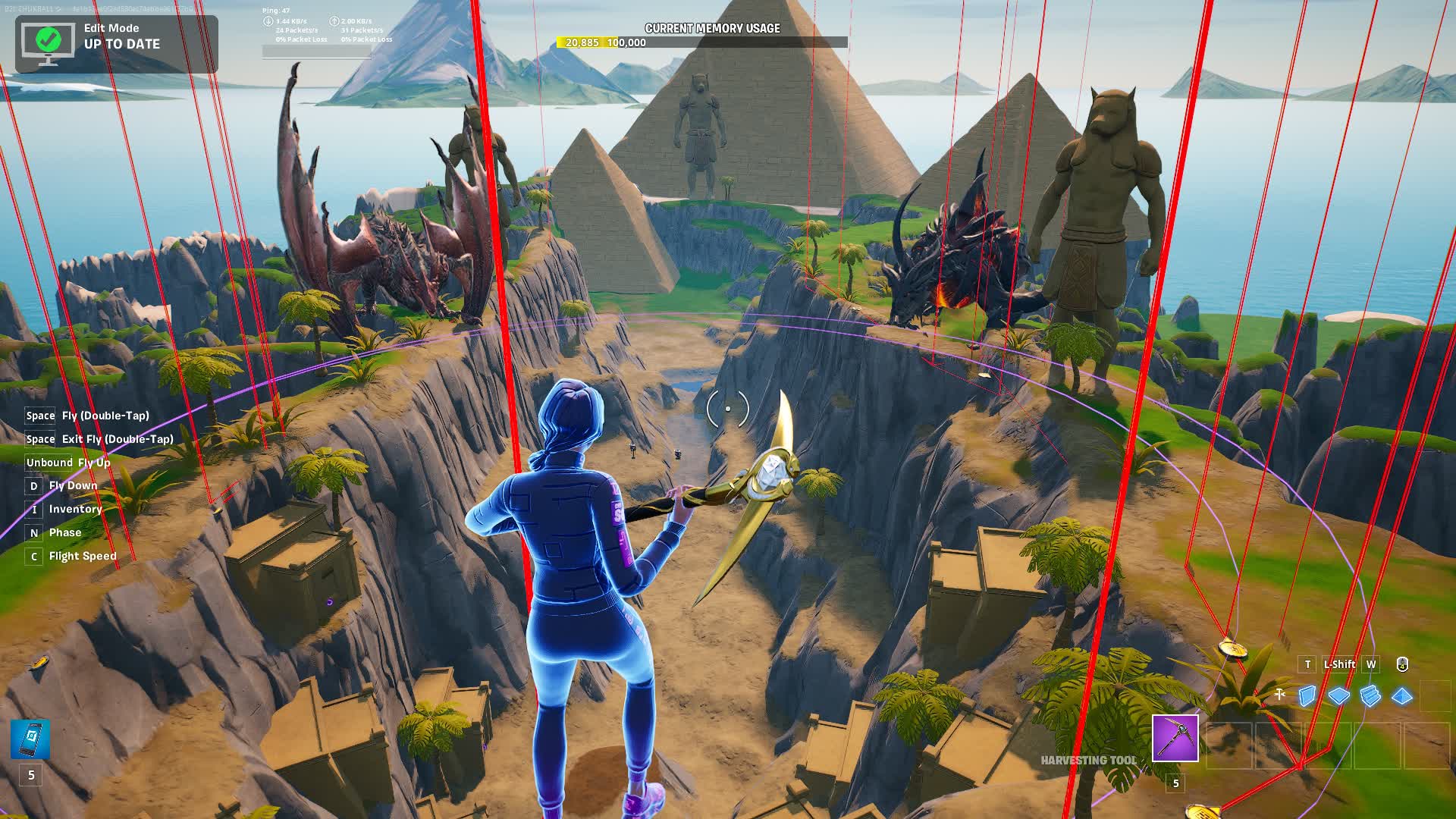Select the L-Shift keybind badge
The image size is (1456, 819).
[x=1339, y=664]
